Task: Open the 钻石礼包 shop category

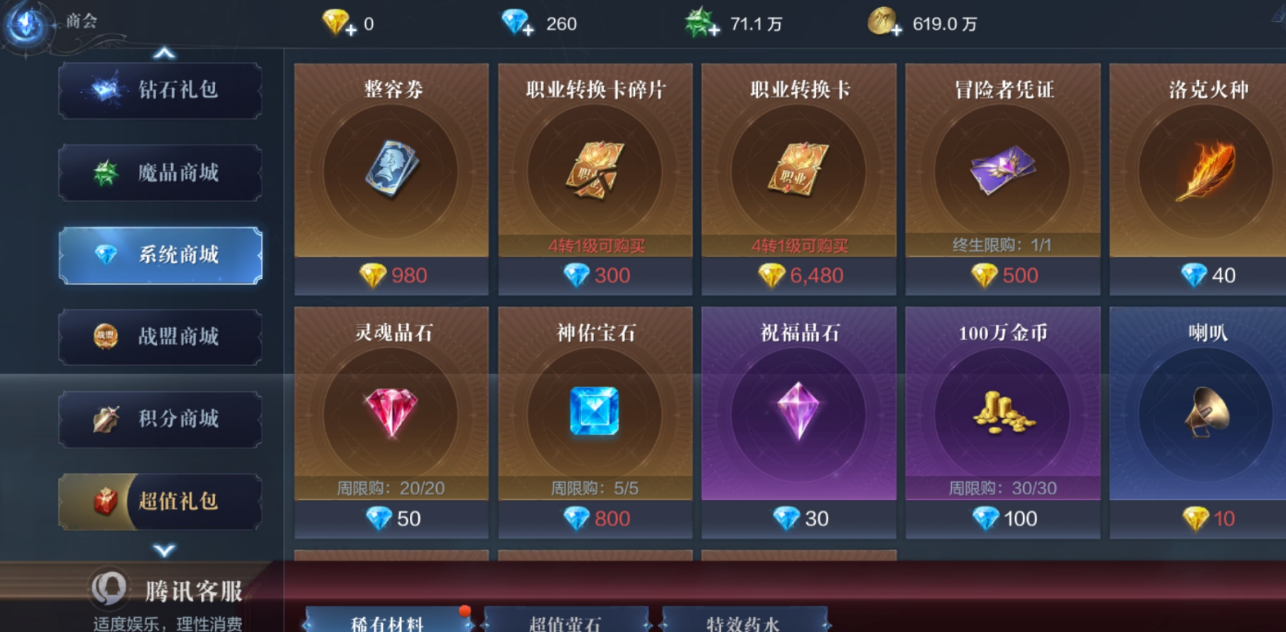Action: 160,90
